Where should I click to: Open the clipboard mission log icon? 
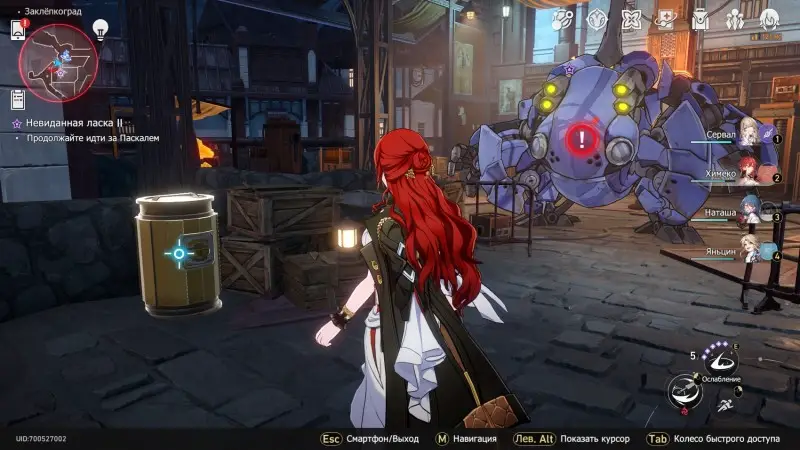click(x=17, y=98)
